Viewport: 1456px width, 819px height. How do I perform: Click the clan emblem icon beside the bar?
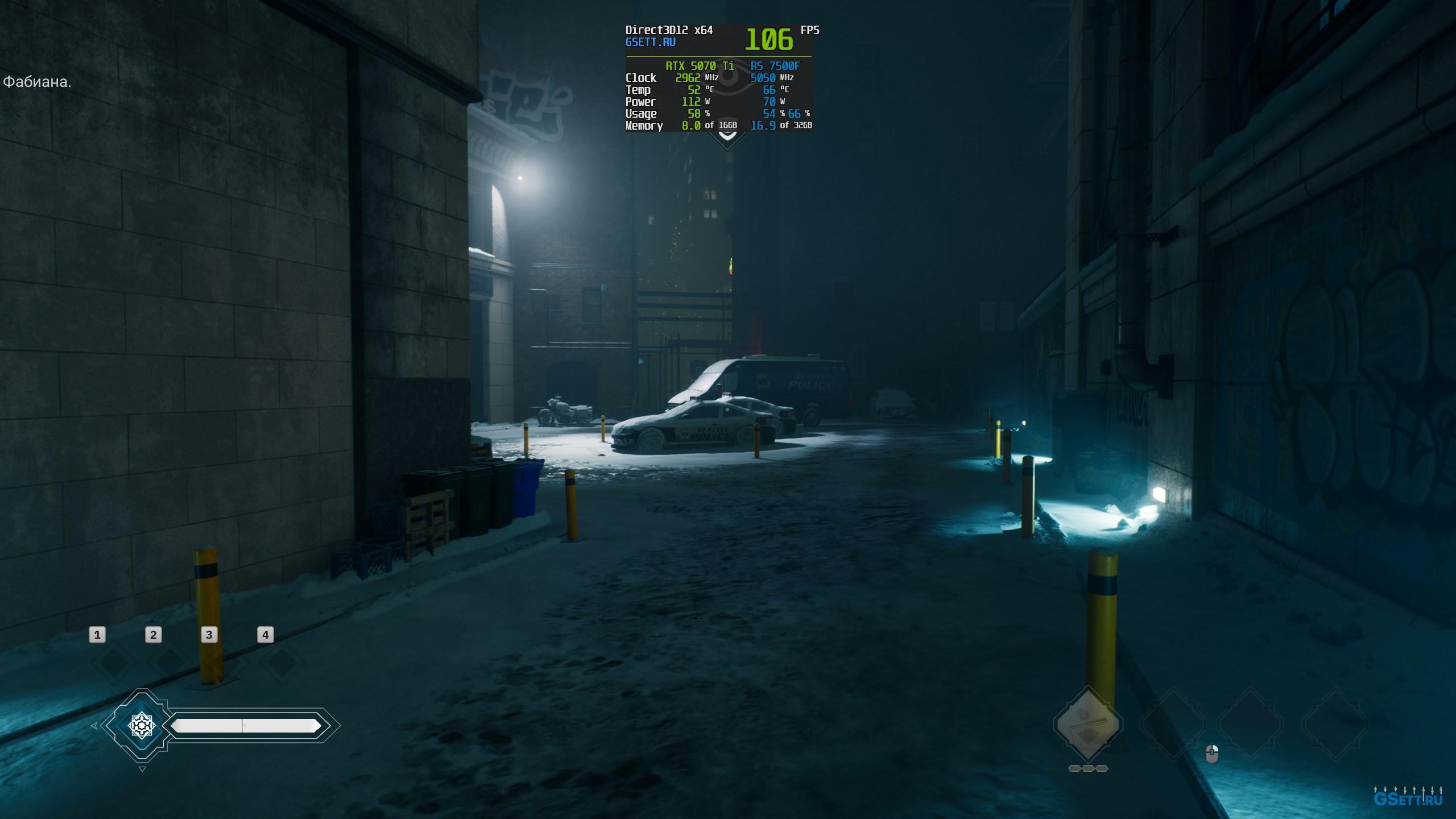[x=141, y=725]
